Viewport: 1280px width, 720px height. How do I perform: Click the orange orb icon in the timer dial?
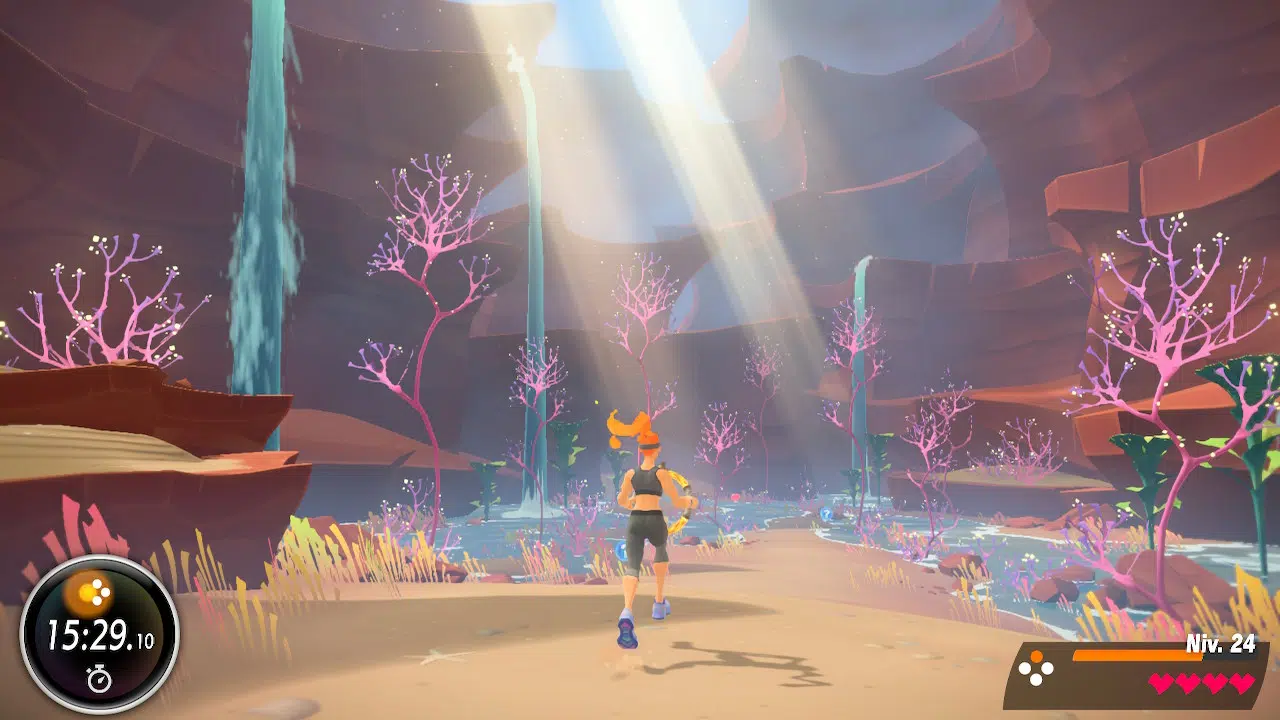pyautogui.click(x=98, y=594)
